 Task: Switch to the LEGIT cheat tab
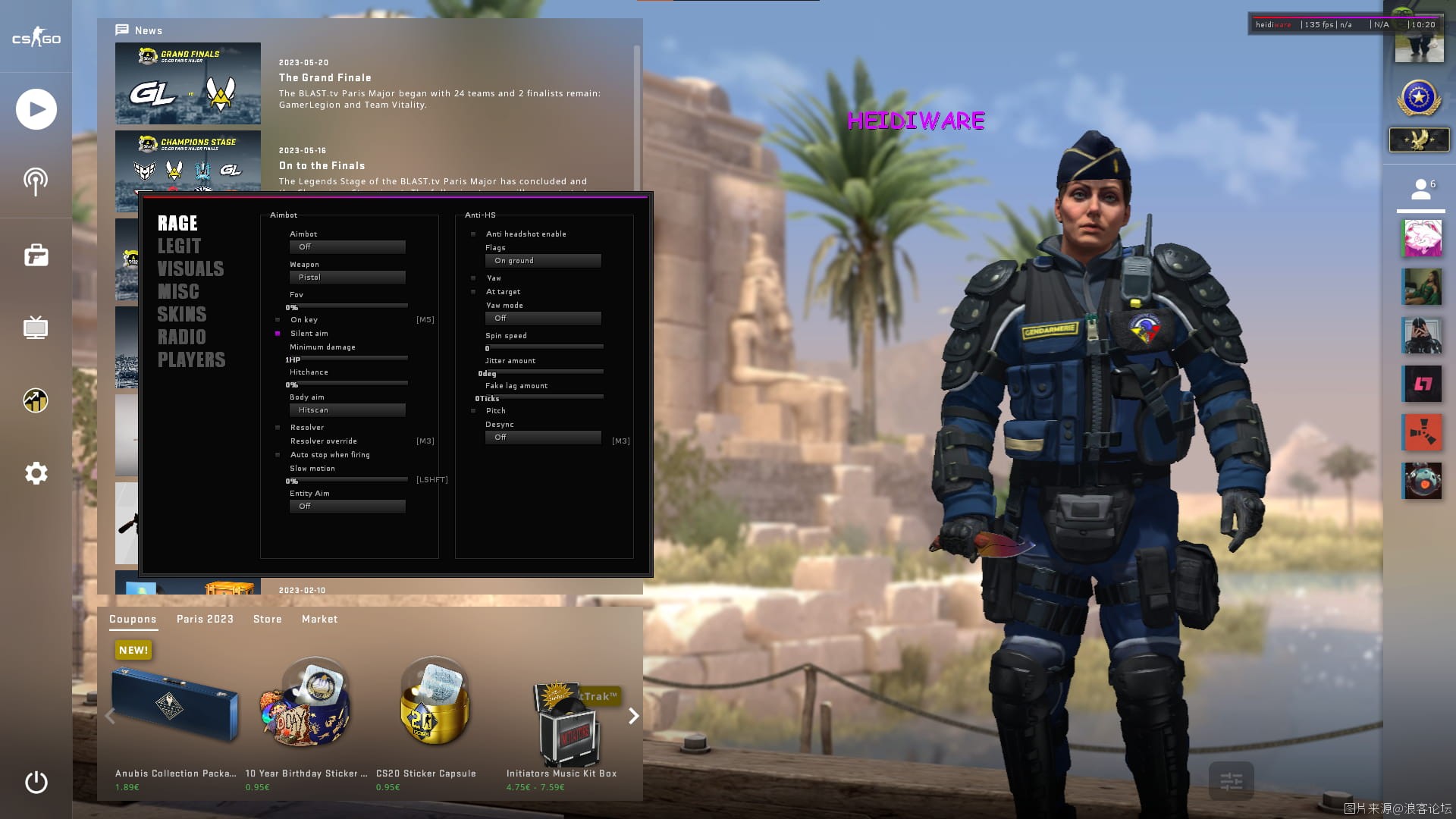pos(179,246)
